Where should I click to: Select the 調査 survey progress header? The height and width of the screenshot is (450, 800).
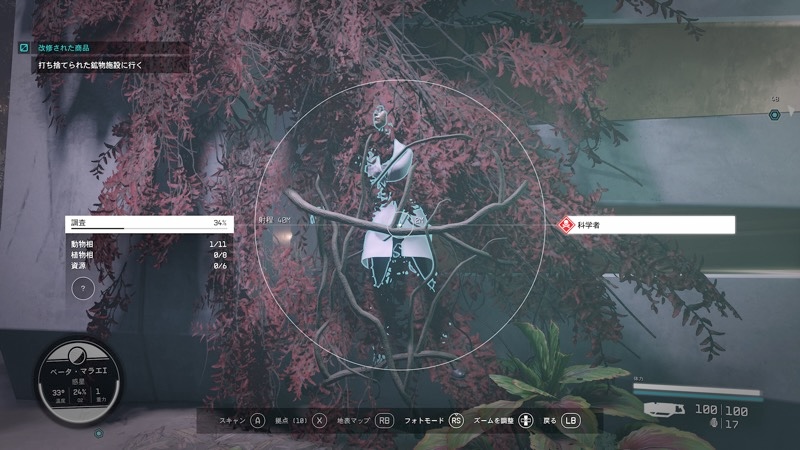click(x=148, y=222)
